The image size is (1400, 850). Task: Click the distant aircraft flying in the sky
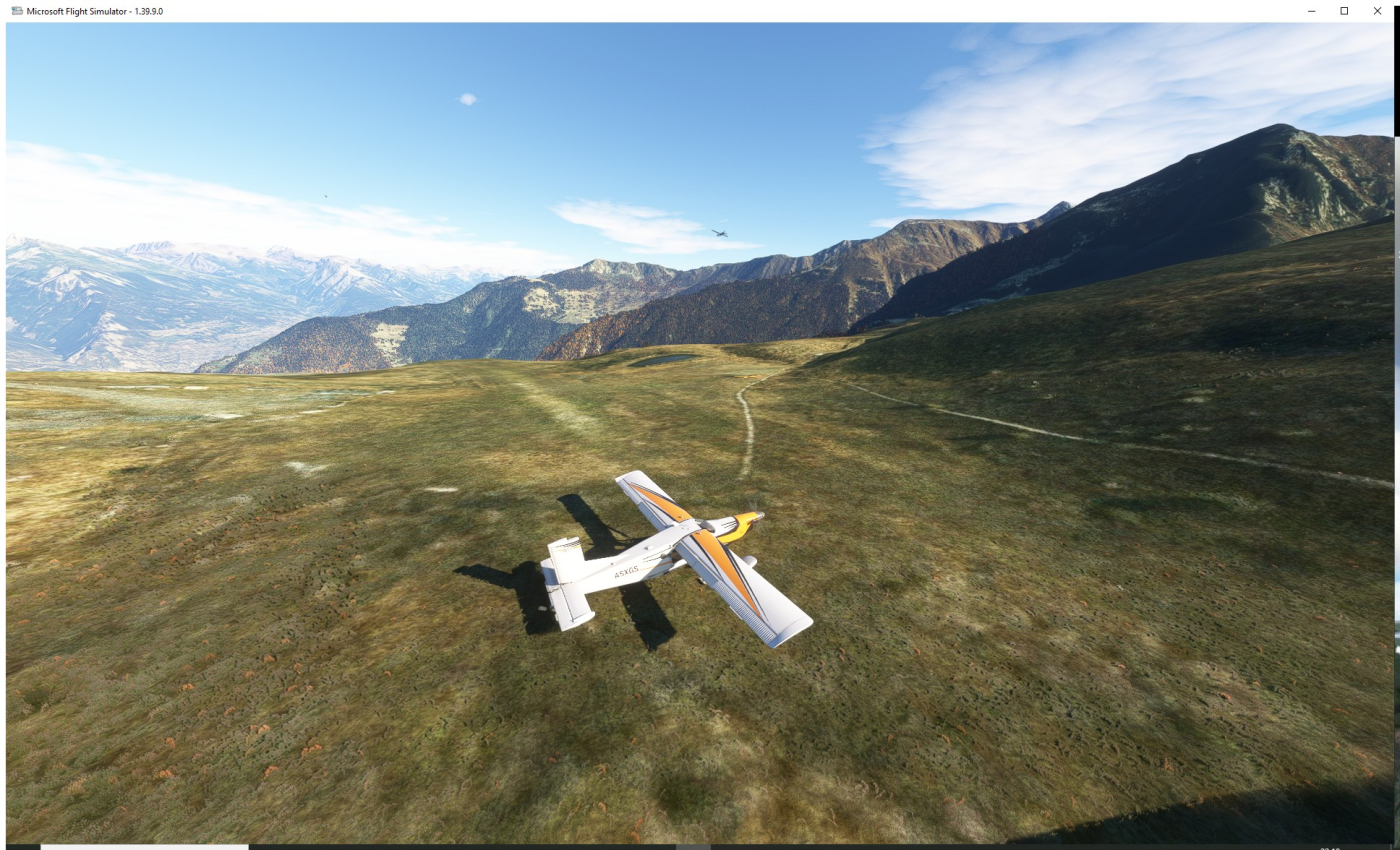tap(718, 231)
